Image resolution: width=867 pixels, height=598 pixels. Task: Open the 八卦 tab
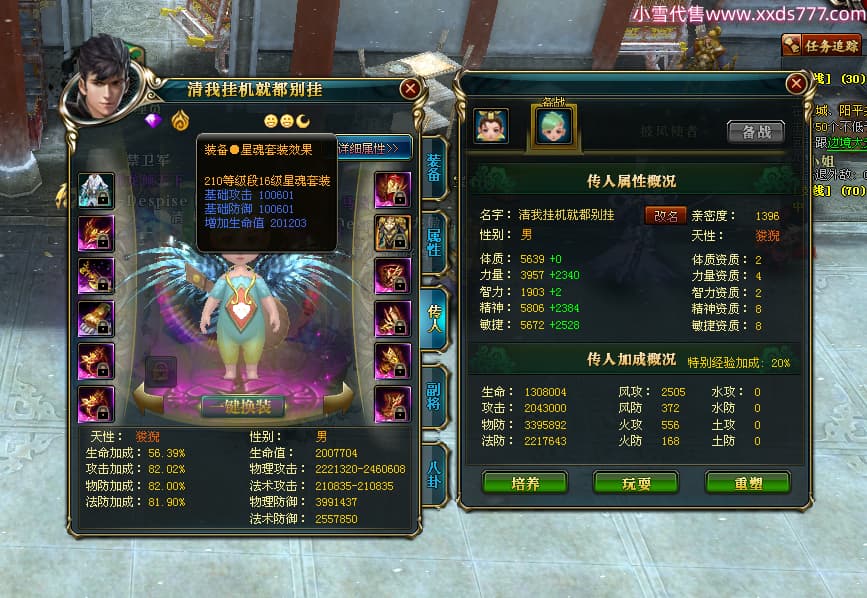434,472
